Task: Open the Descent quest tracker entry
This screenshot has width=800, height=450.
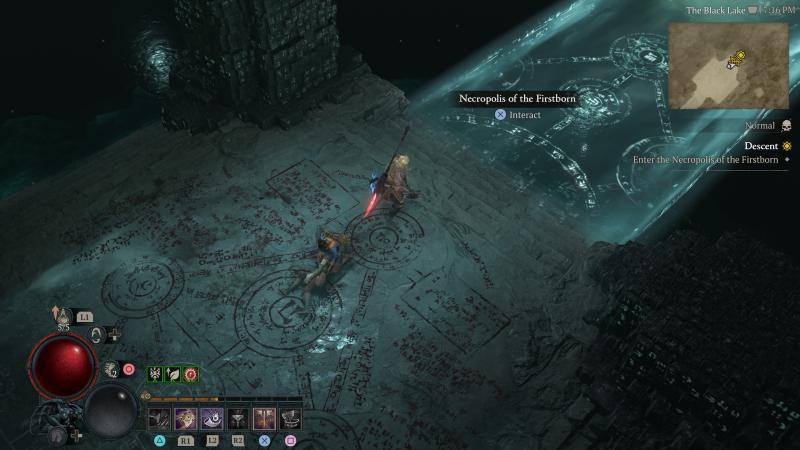Action: pyautogui.click(x=761, y=146)
